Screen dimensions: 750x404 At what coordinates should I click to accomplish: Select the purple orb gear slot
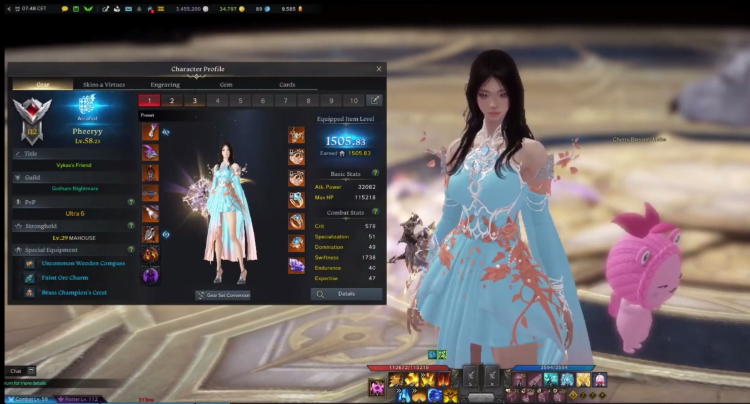(150, 276)
